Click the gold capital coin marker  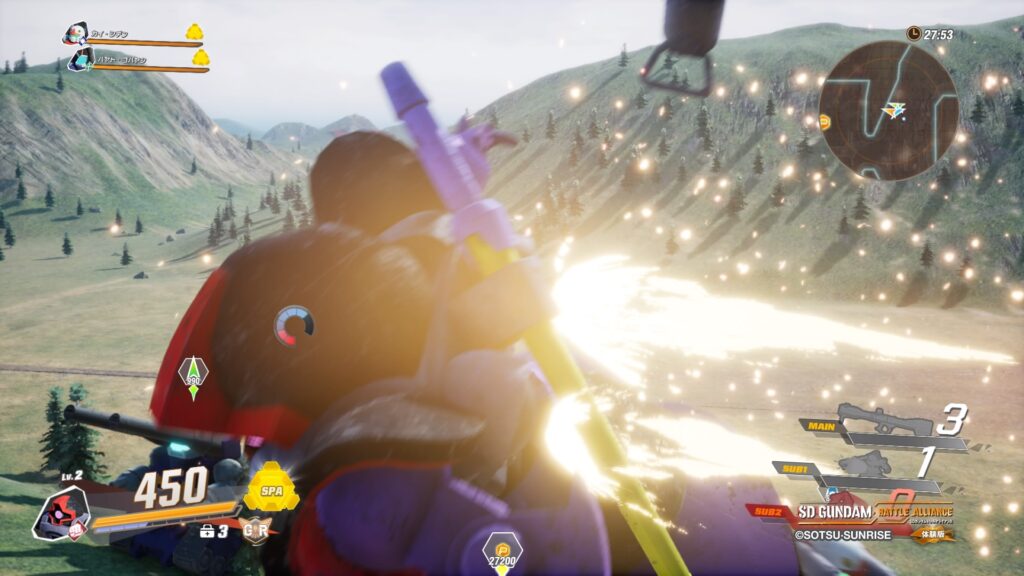coord(502,548)
